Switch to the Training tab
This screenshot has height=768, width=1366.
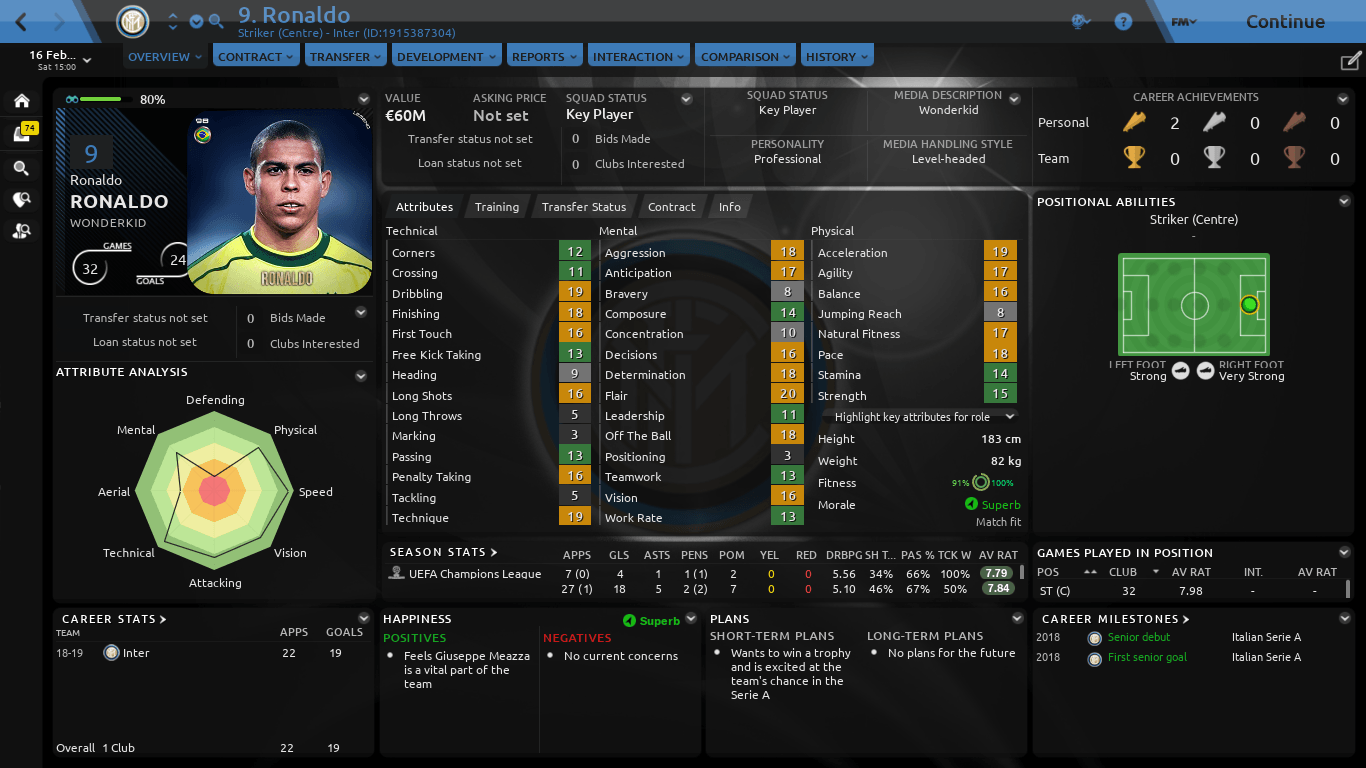[496, 207]
